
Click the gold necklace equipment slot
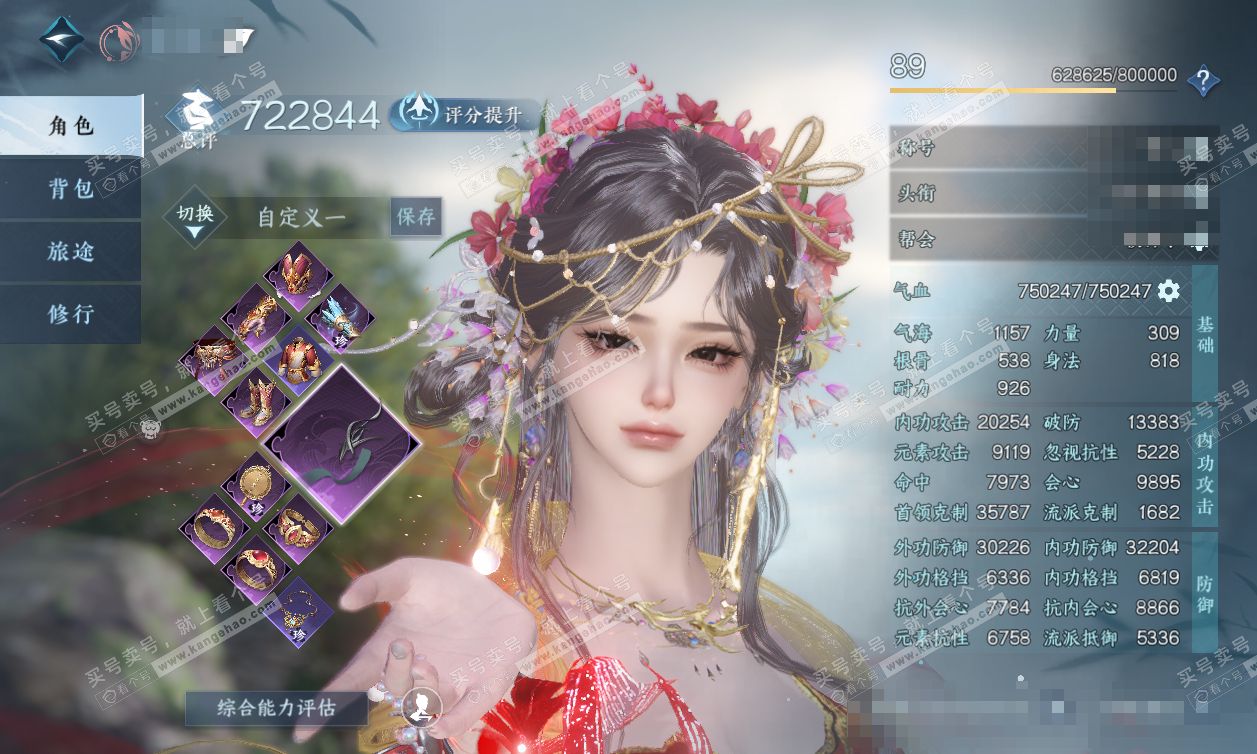pos(294,609)
